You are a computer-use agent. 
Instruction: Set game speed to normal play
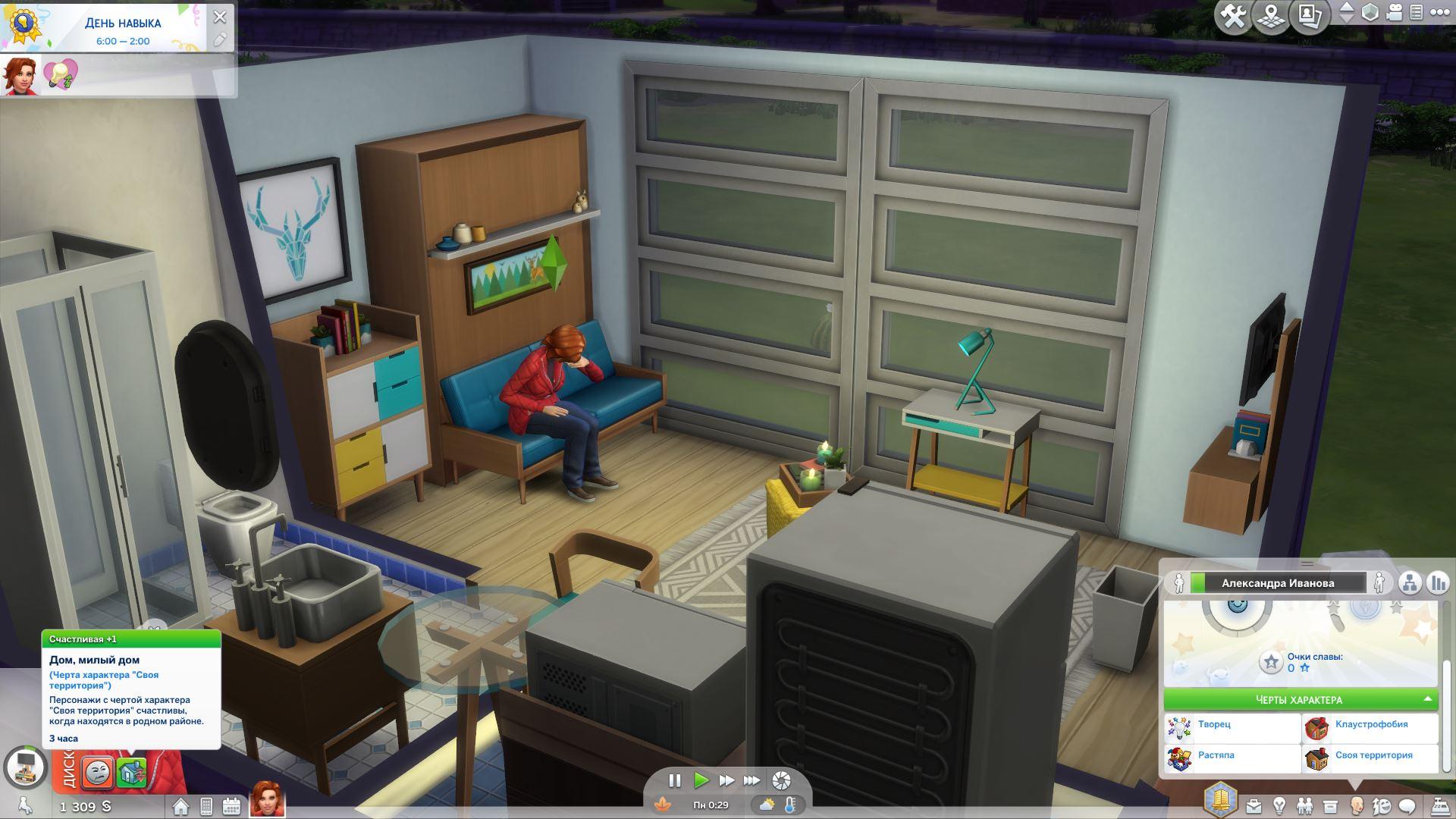pos(701,780)
